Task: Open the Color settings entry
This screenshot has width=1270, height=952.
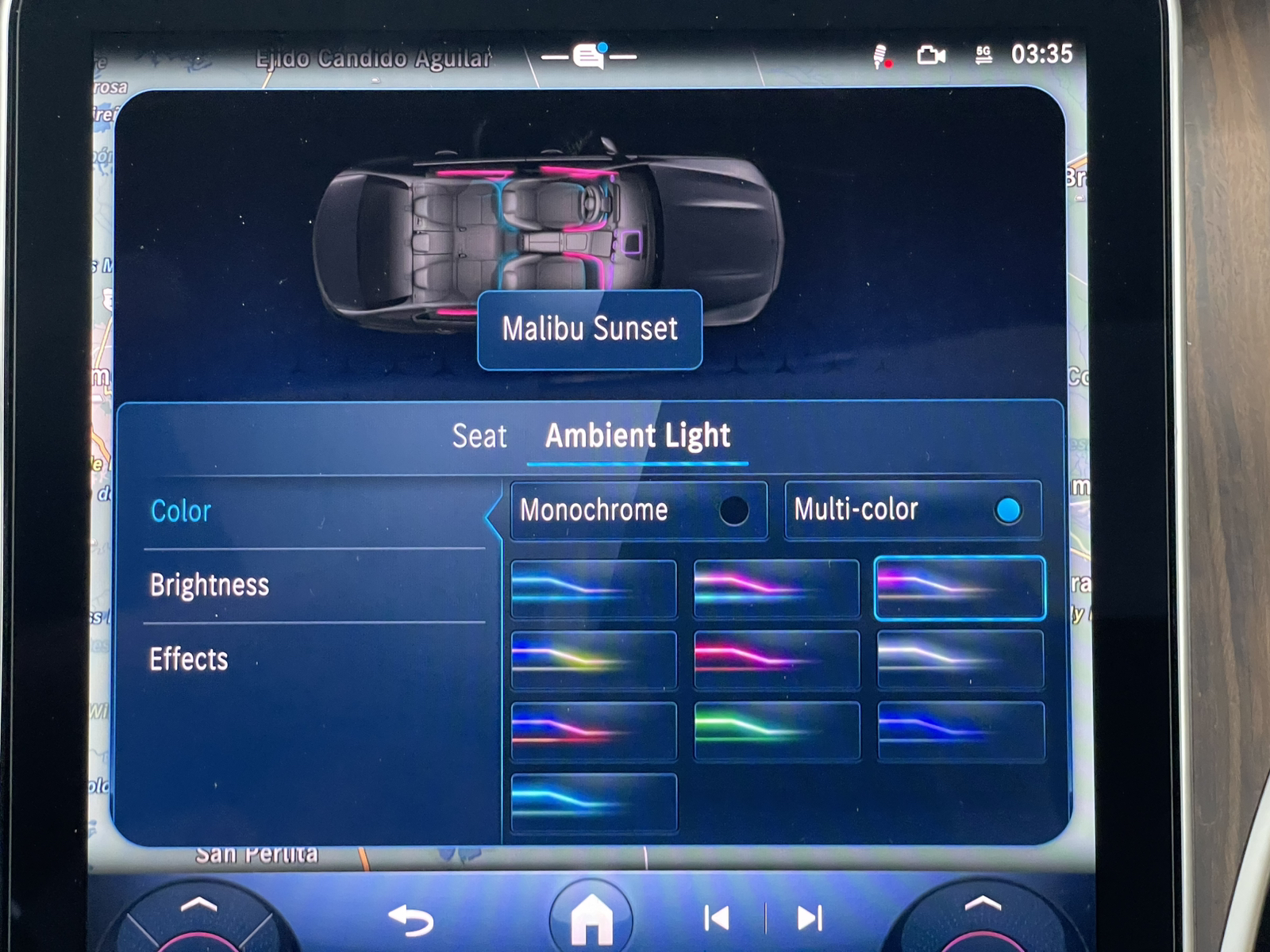Action: pyautogui.click(x=181, y=512)
